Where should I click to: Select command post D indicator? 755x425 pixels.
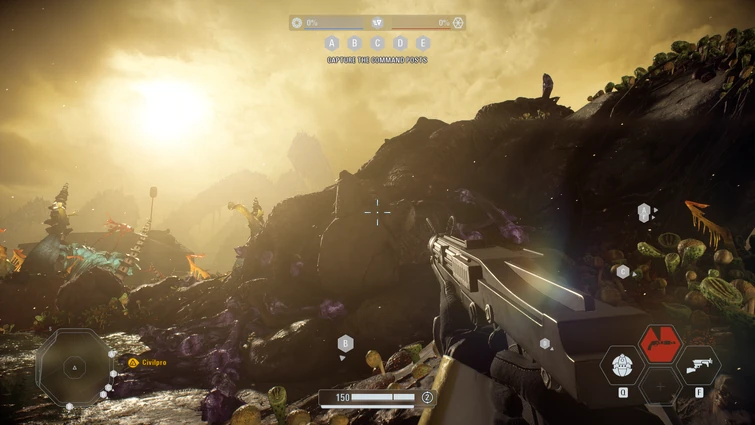[x=400, y=43]
